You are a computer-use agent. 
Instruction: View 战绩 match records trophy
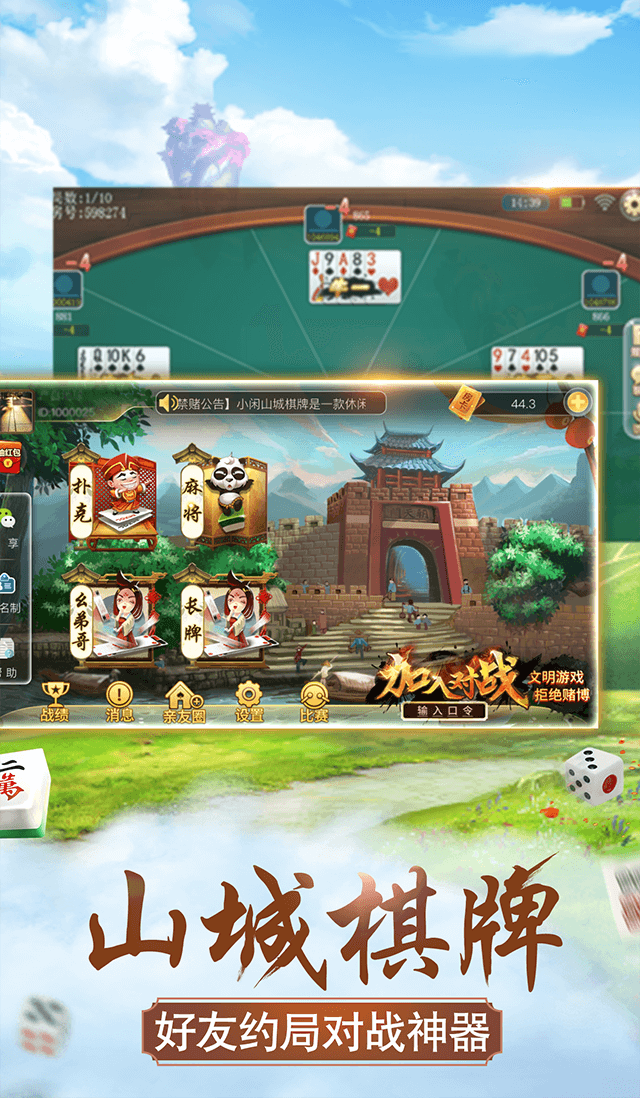[54, 700]
